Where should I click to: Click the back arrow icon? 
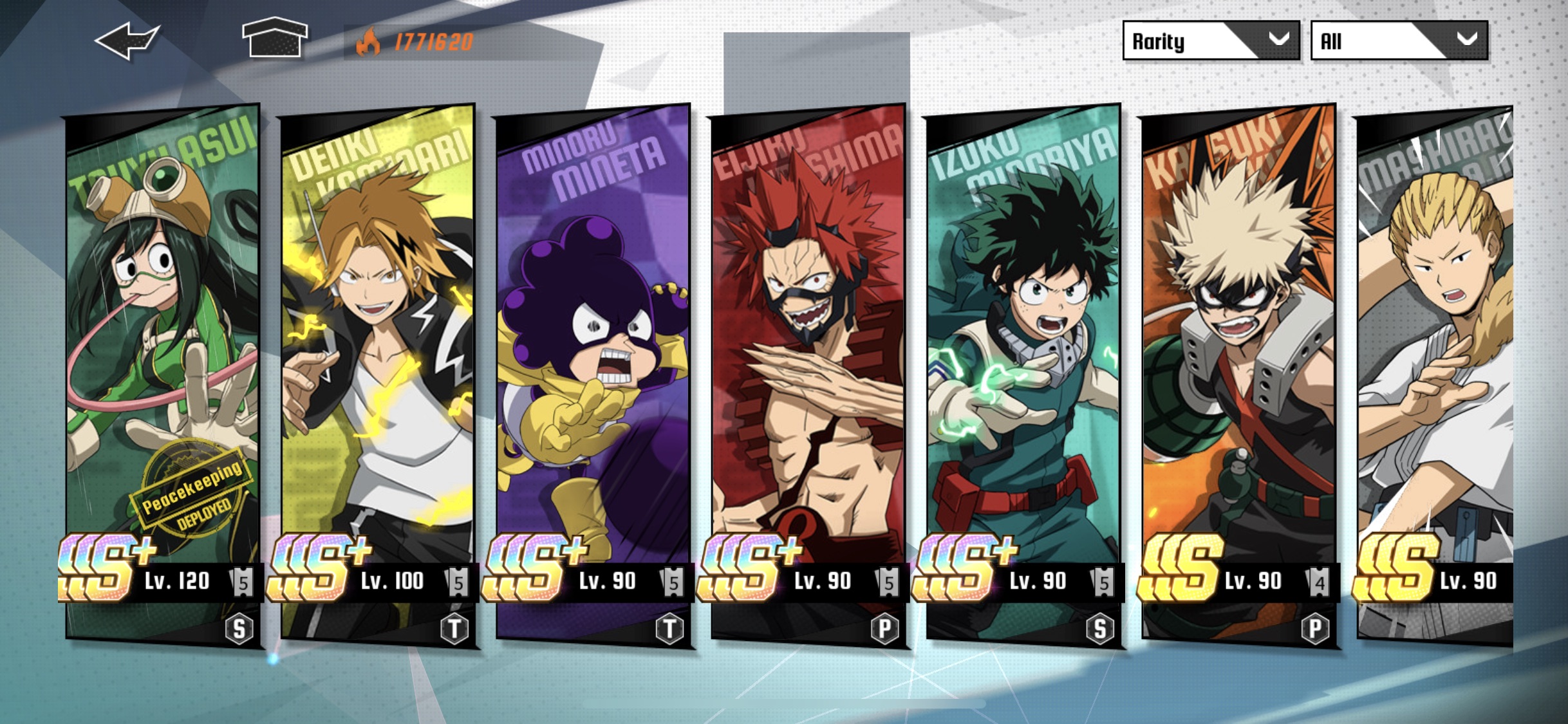coord(126,40)
